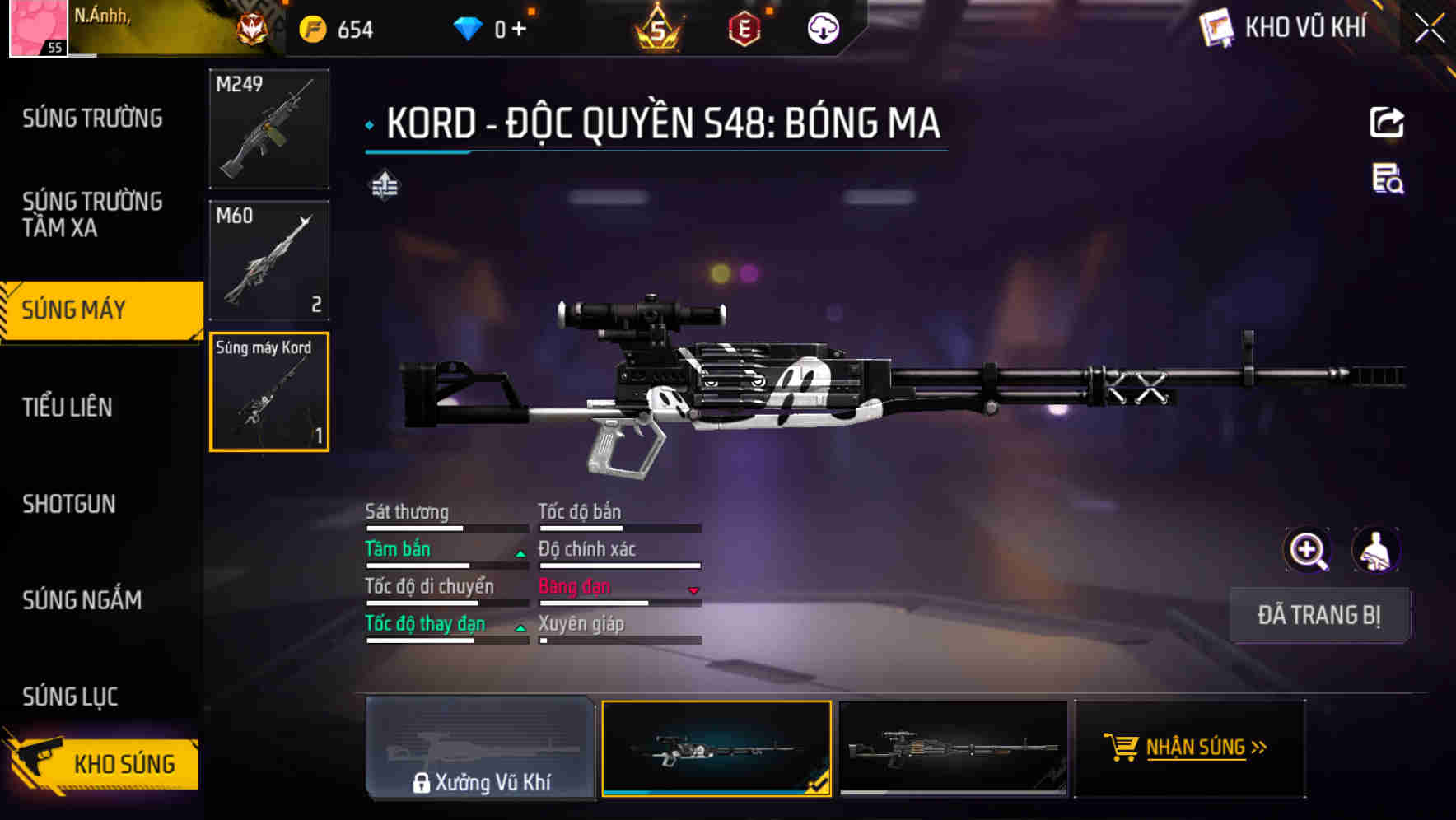Select the Tiểu Liên weapon category

[x=68, y=407]
